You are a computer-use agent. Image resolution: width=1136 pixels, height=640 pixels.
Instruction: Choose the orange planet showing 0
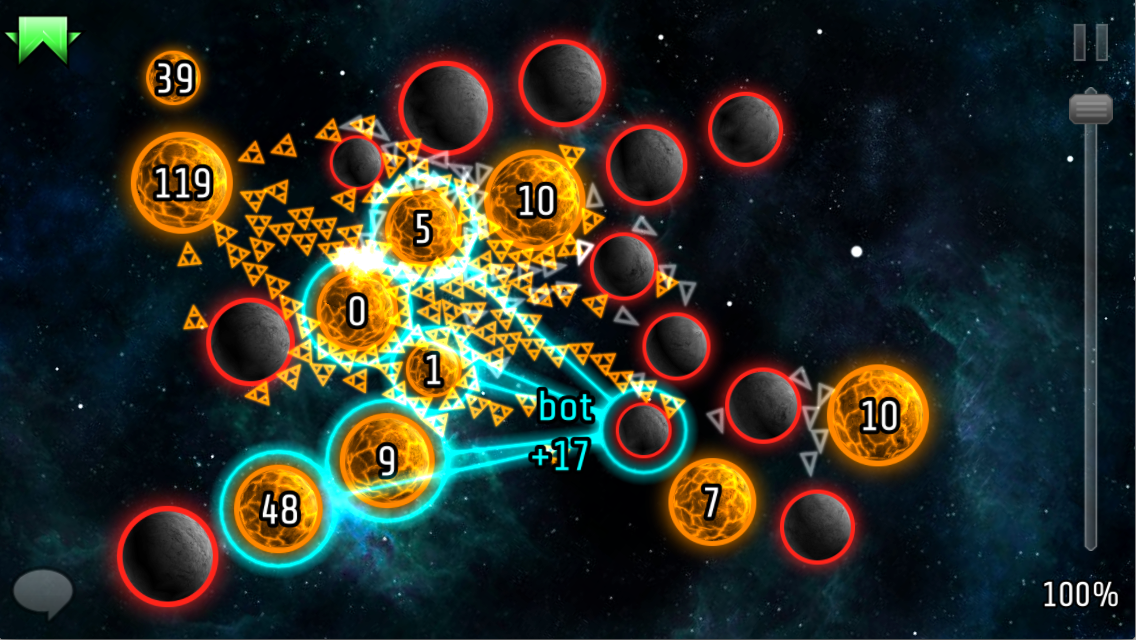click(x=357, y=311)
